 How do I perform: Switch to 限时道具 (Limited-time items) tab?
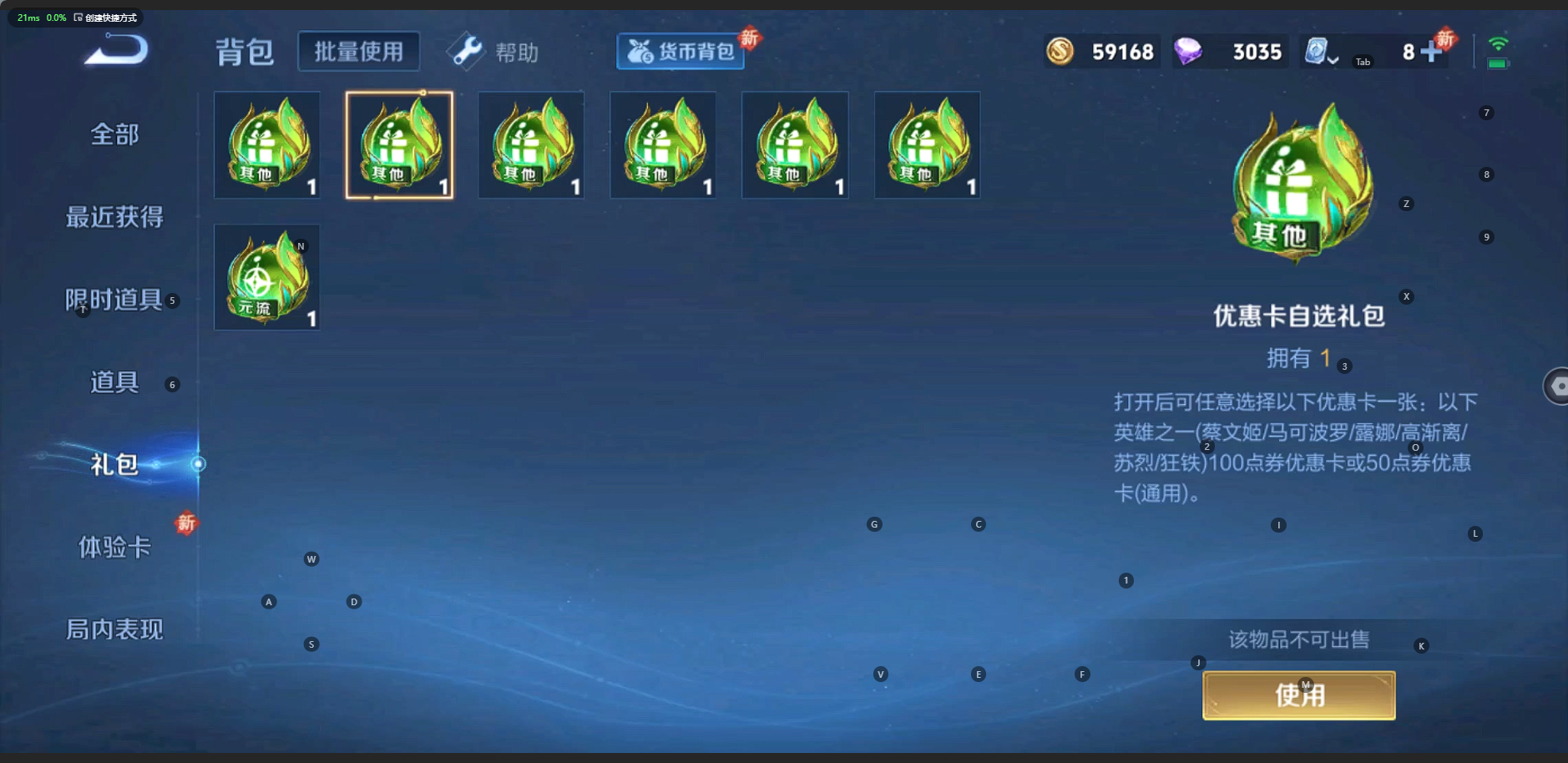click(114, 300)
